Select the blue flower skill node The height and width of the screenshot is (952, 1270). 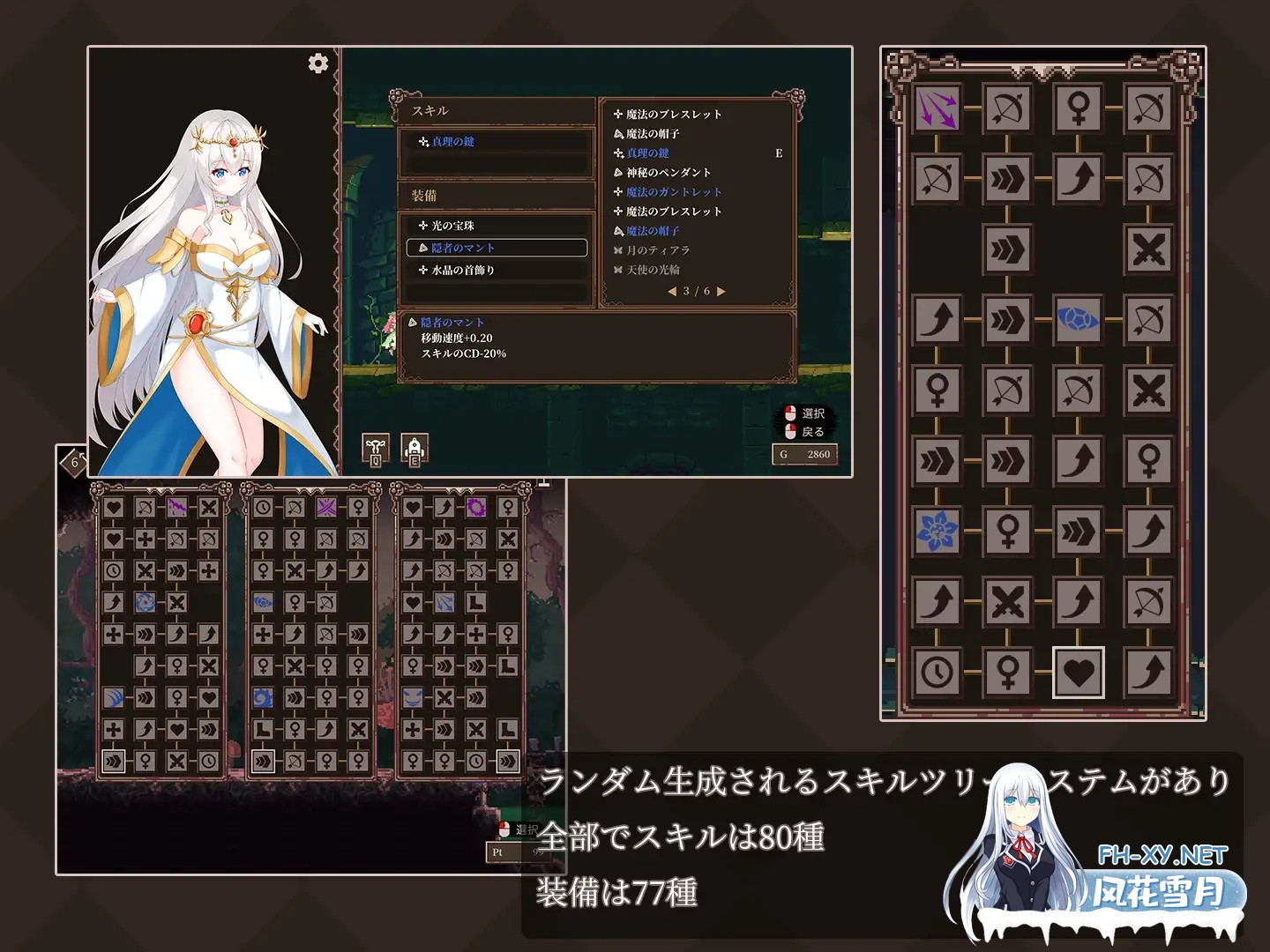point(938,530)
